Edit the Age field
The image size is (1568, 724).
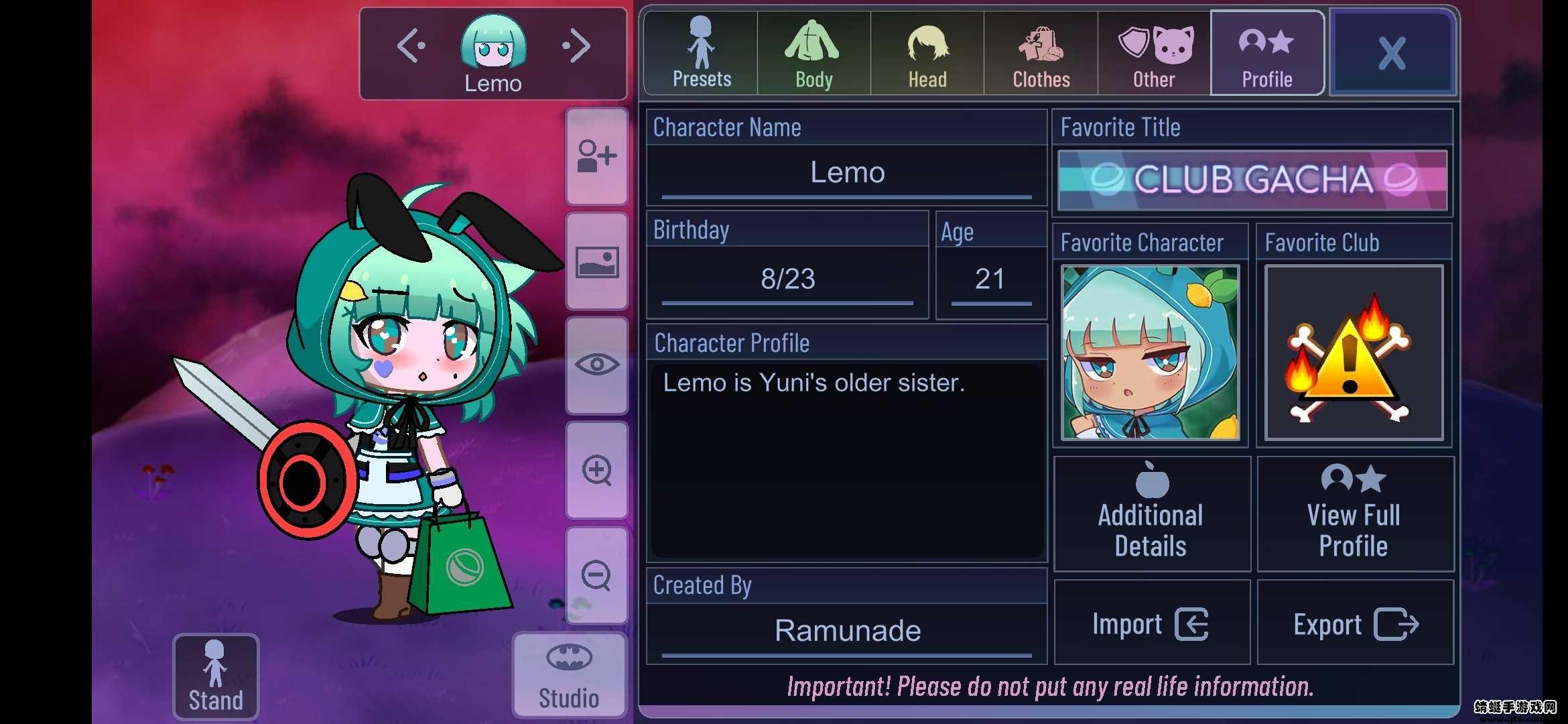[990, 279]
